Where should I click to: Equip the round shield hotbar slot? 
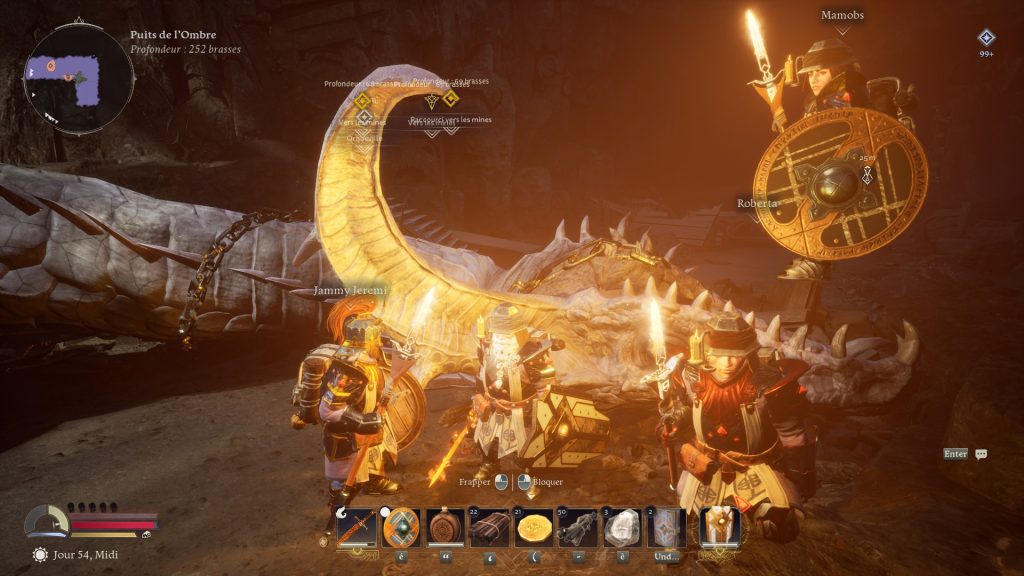(401, 527)
